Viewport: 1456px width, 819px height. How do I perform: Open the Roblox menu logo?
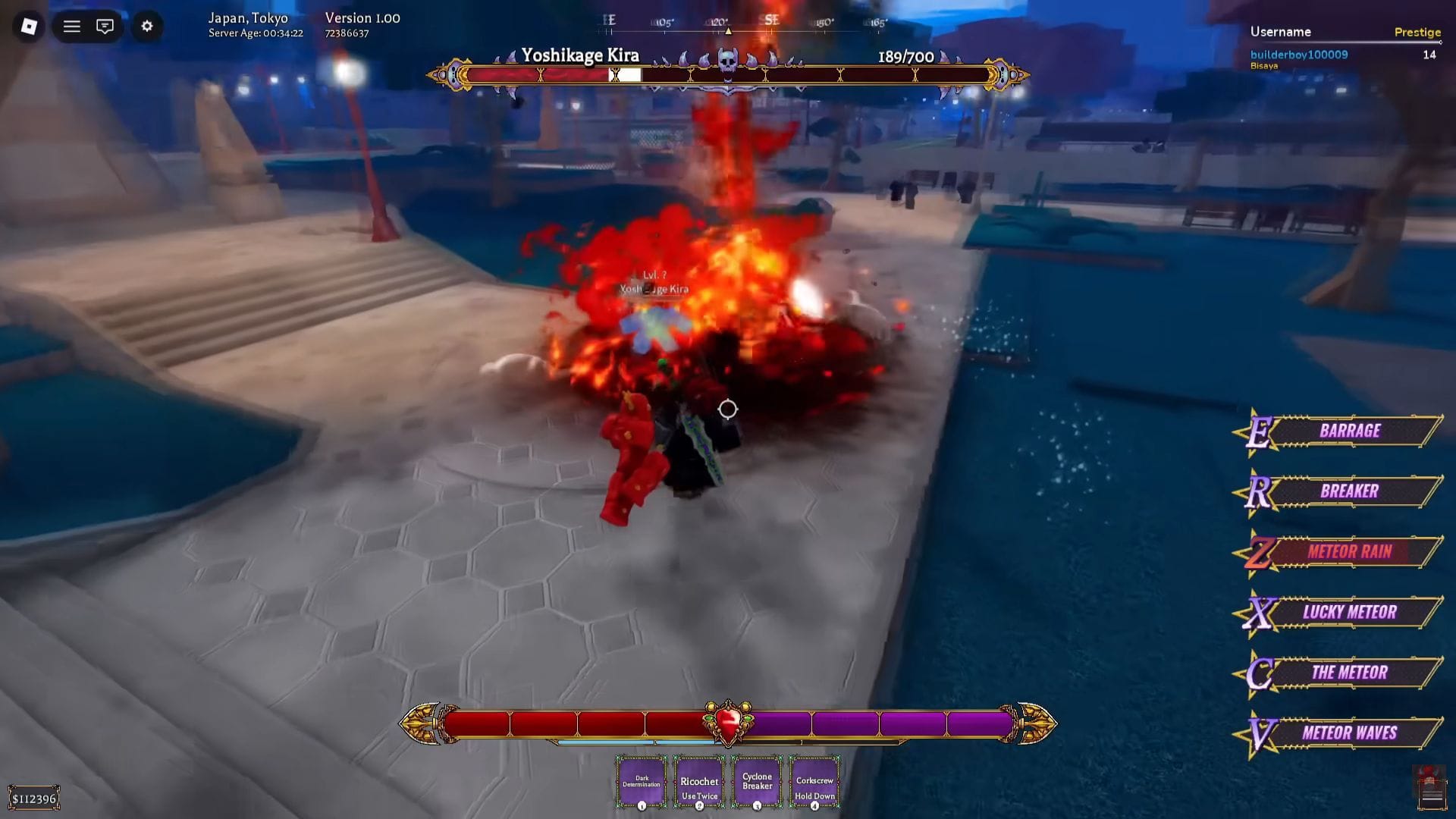[28, 26]
